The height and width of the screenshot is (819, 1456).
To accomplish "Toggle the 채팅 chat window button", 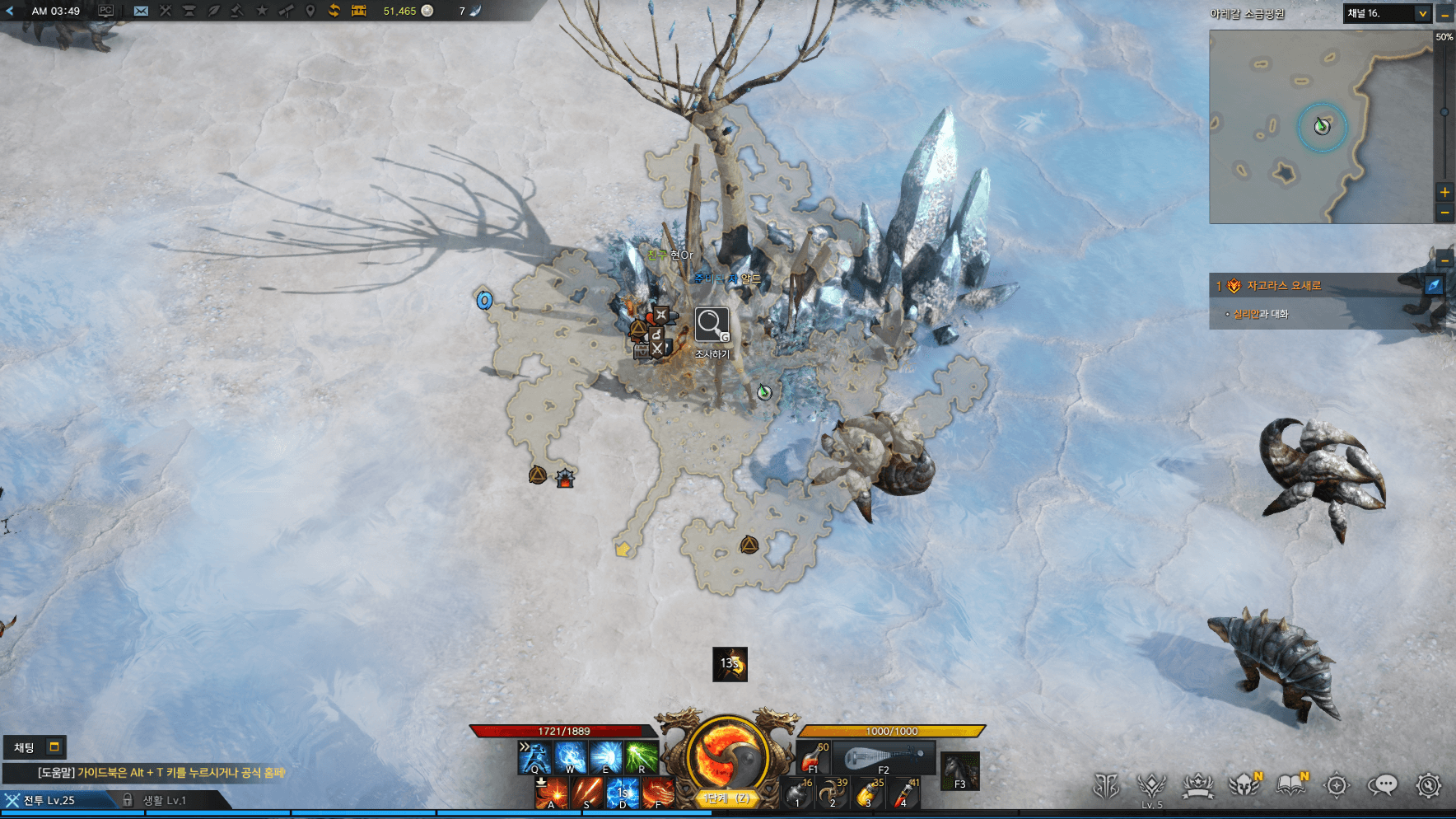I will point(34,747).
